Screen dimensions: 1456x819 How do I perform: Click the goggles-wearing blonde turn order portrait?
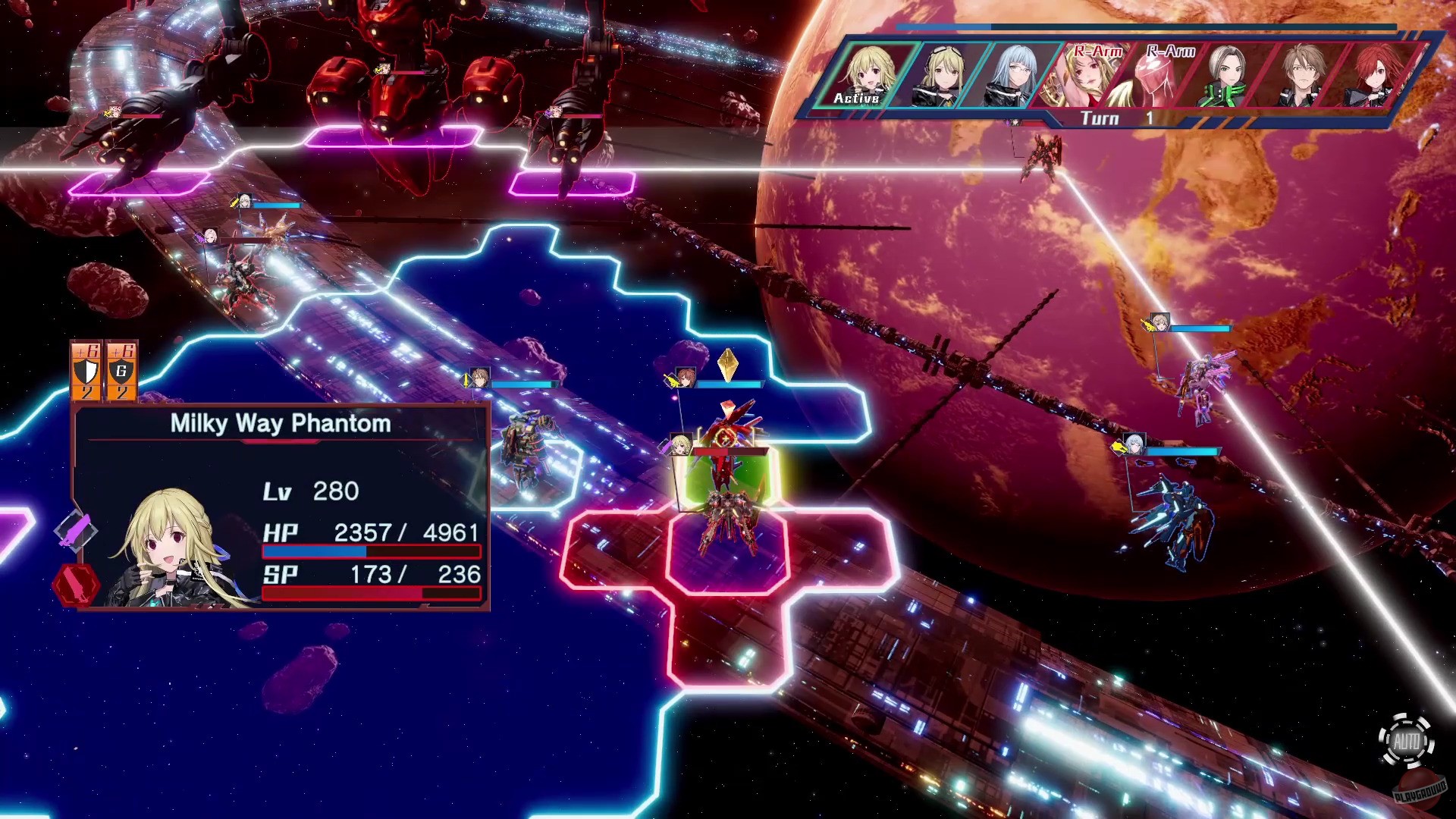tap(941, 76)
